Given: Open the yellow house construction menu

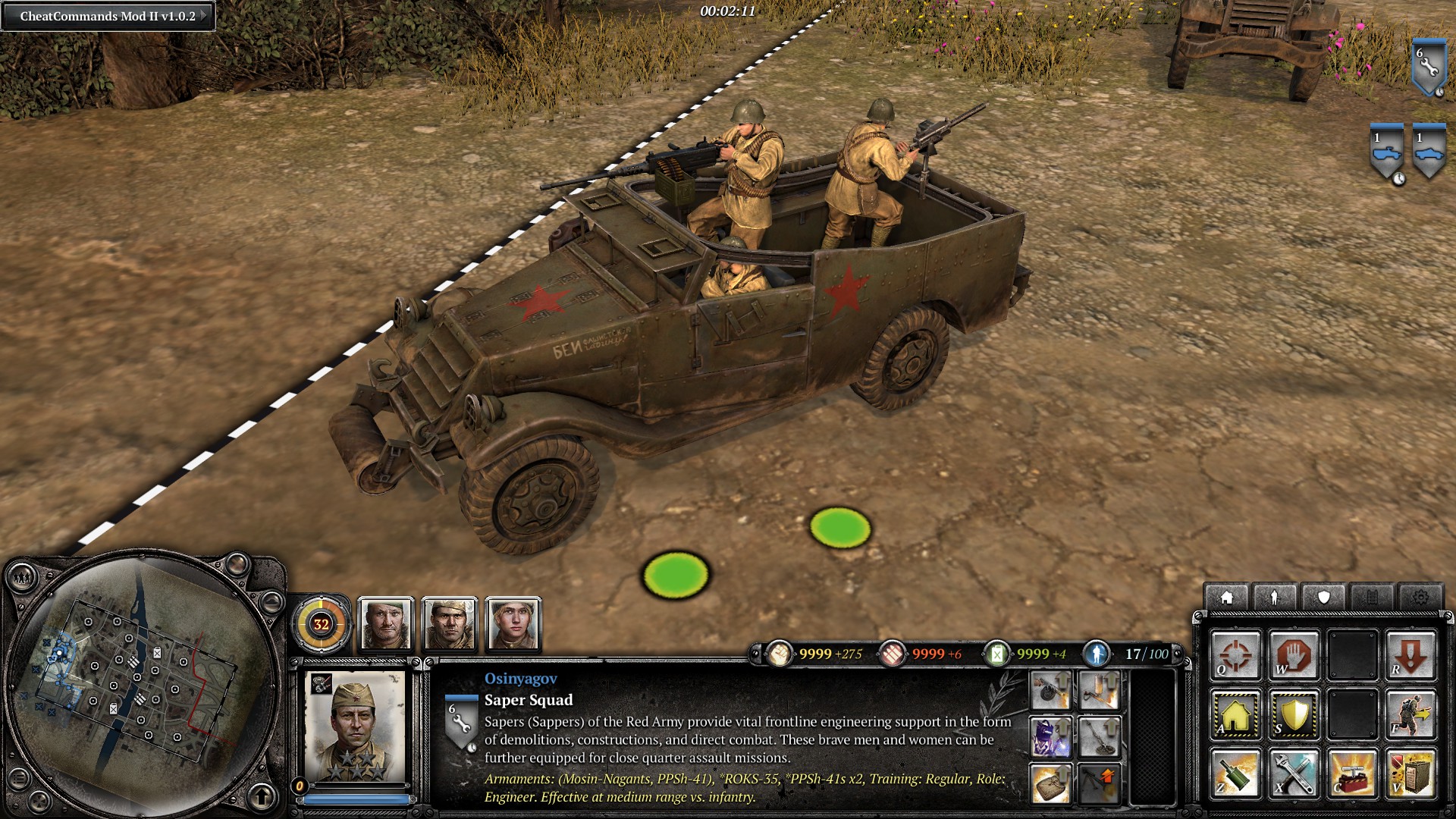Looking at the screenshot, I should [x=1235, y=714].
